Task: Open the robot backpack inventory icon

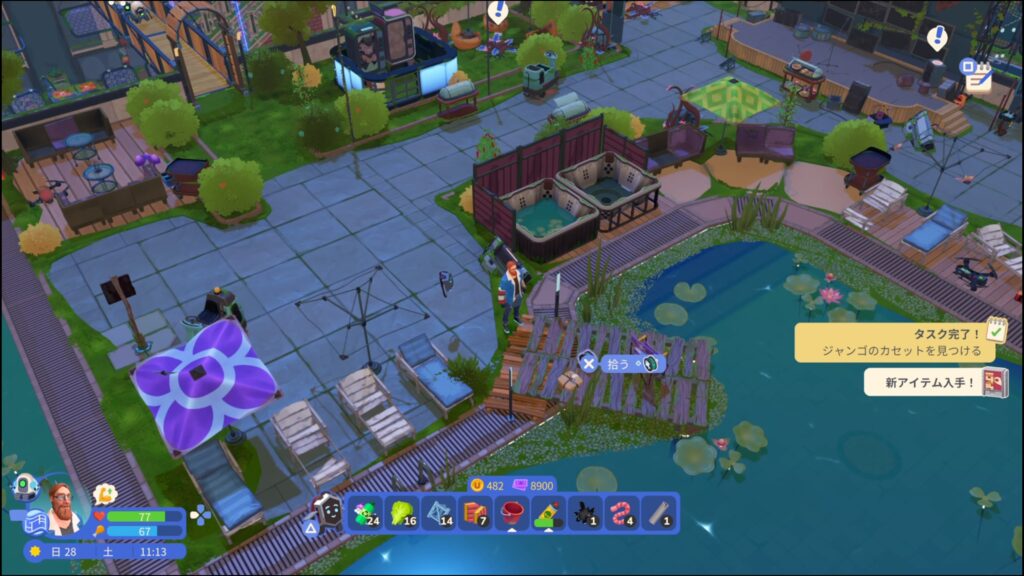Action: pos(325,512)
